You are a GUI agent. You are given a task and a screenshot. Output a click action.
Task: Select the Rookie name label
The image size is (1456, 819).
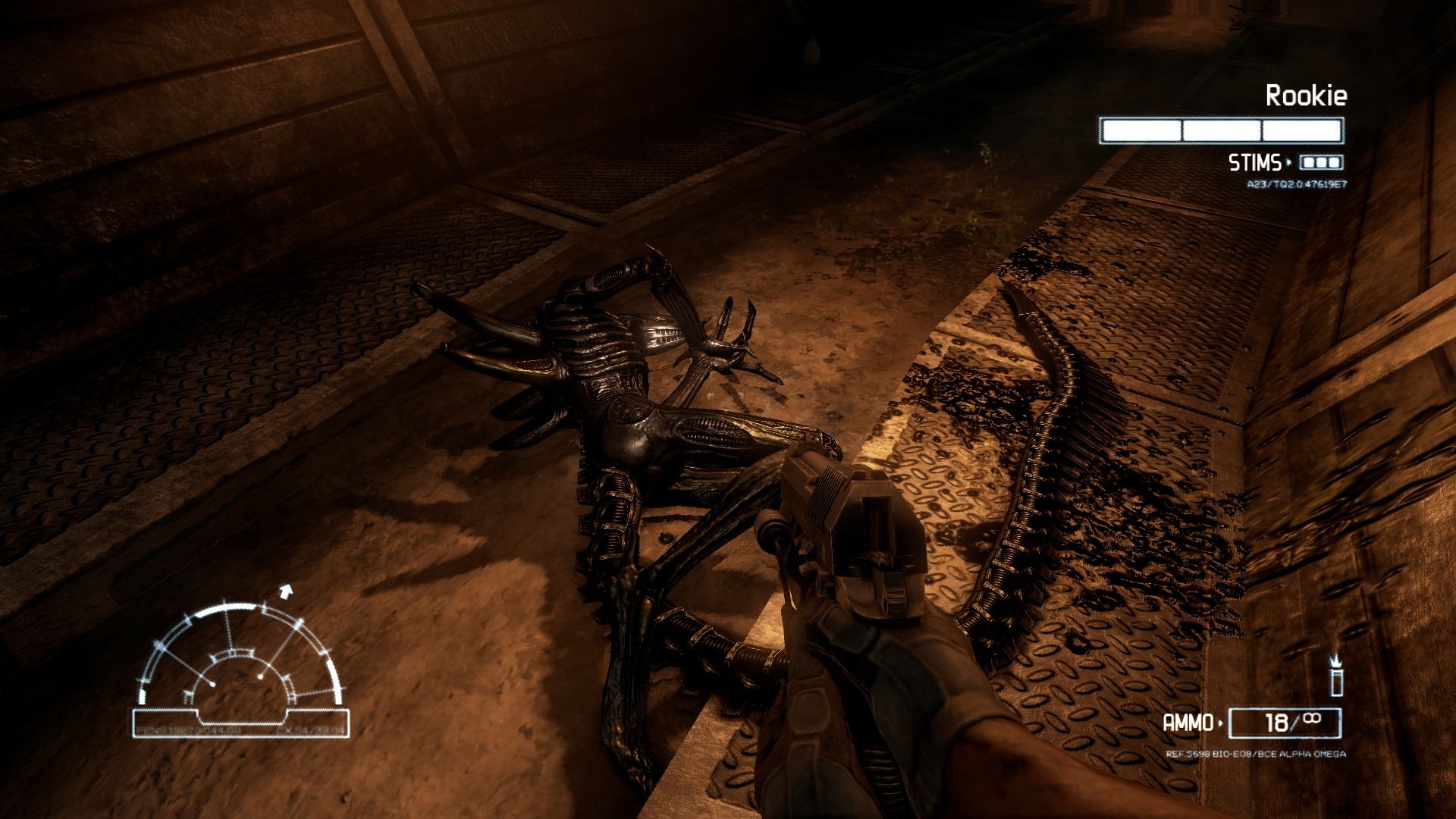pyautogui.click(x=1307, y=94)
